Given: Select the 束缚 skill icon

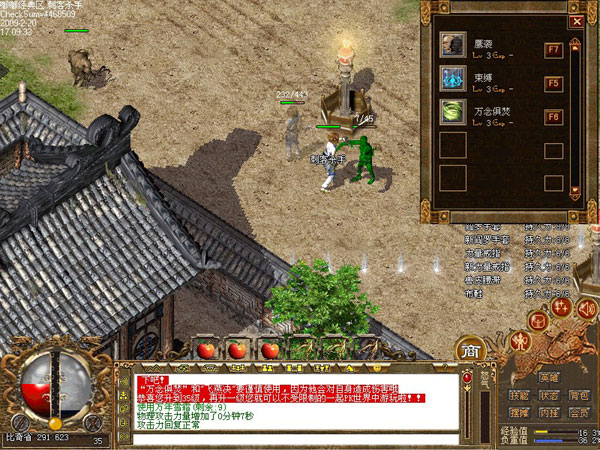Looking at the screenshot, I should click(x=452, y=79).
